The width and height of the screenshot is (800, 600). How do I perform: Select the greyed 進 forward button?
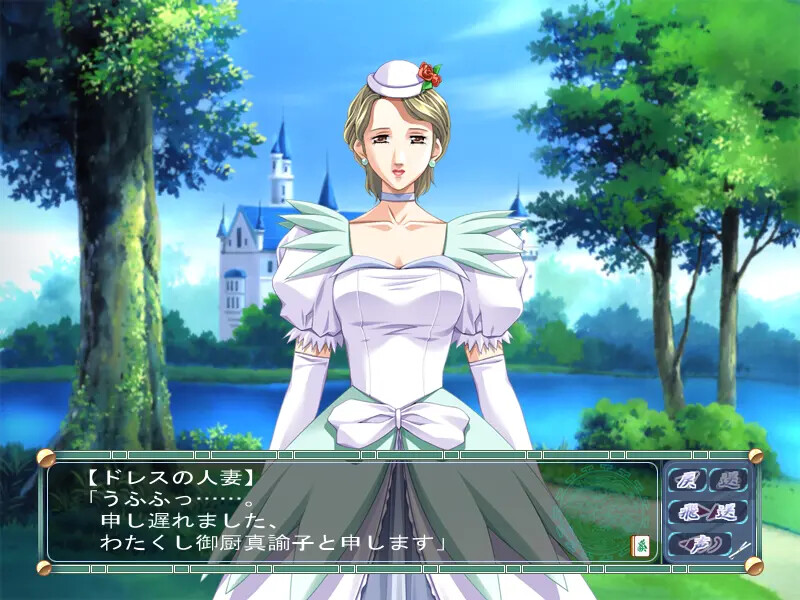pos(728,481)
